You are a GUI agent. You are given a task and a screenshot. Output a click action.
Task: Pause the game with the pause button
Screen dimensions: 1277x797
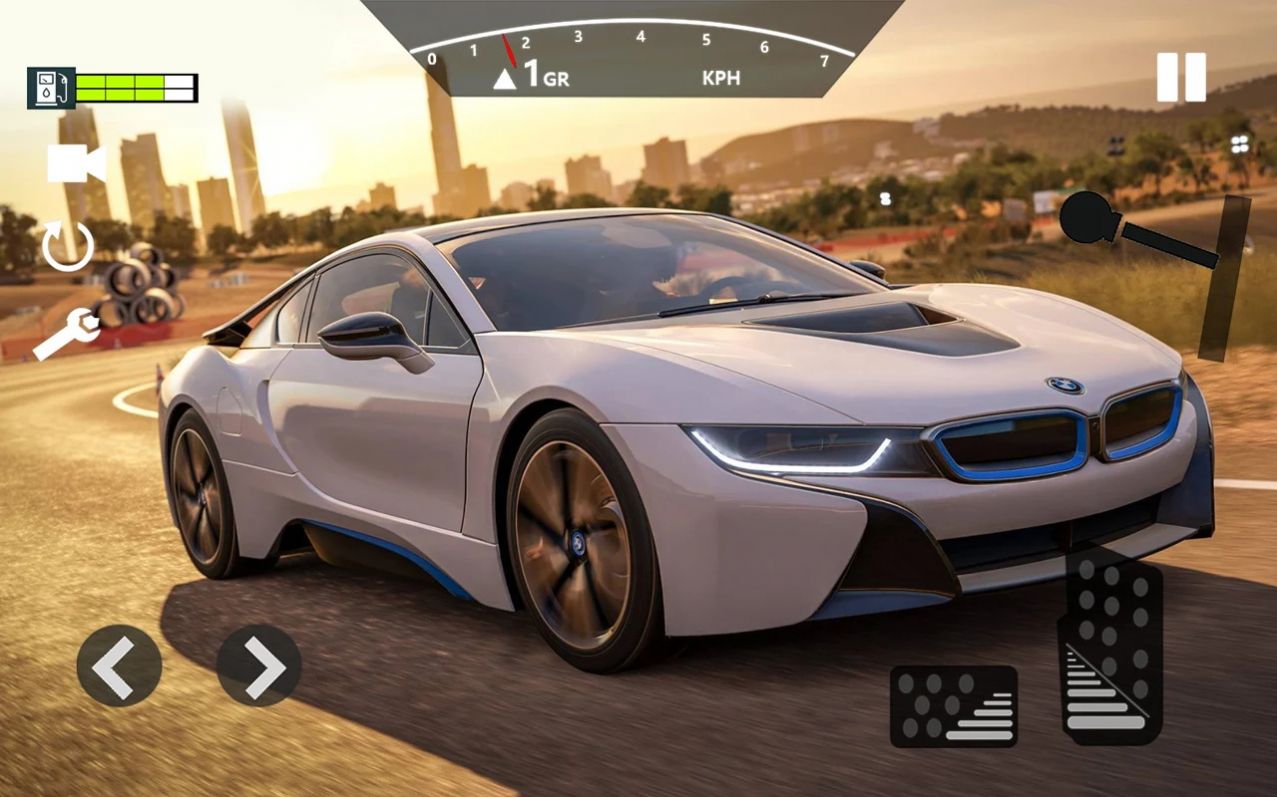1181,77
